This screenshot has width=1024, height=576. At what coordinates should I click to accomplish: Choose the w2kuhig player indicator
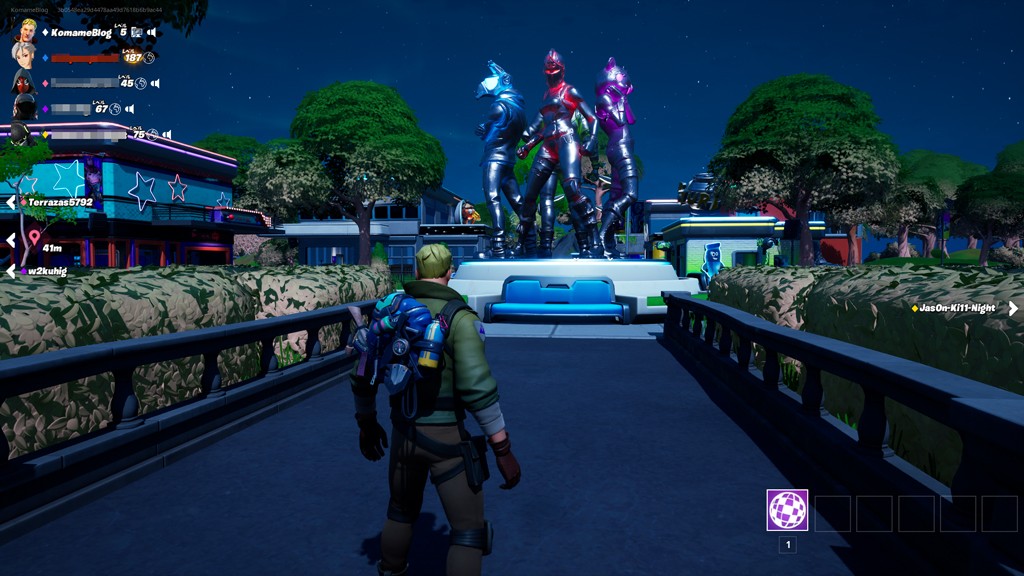(47, 271)
